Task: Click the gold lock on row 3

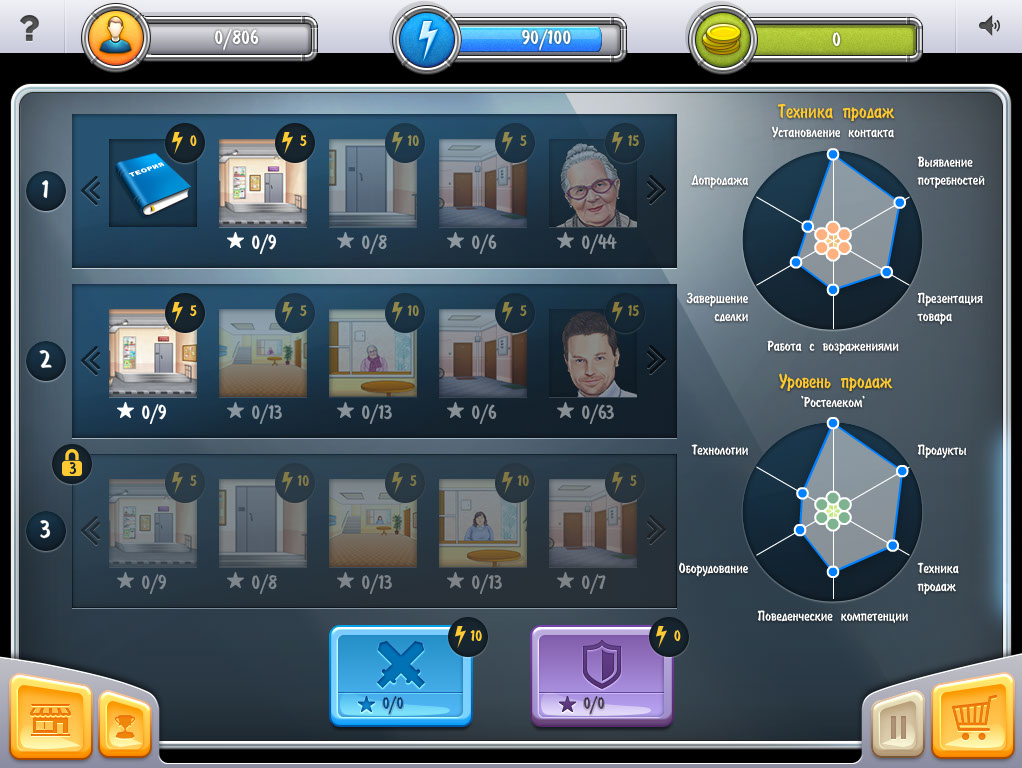Action: 72,464
